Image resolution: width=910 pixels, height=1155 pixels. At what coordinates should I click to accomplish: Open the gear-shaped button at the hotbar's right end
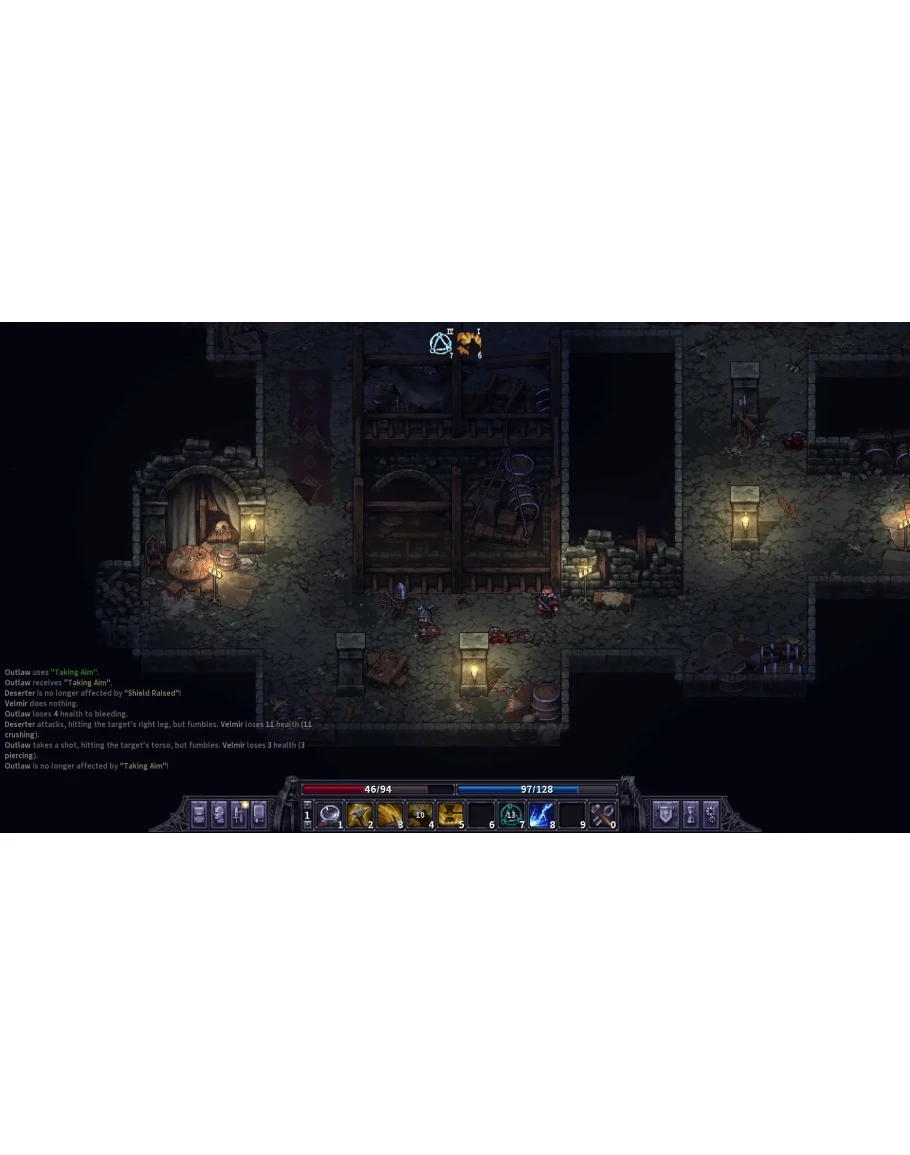coord(711,814)
